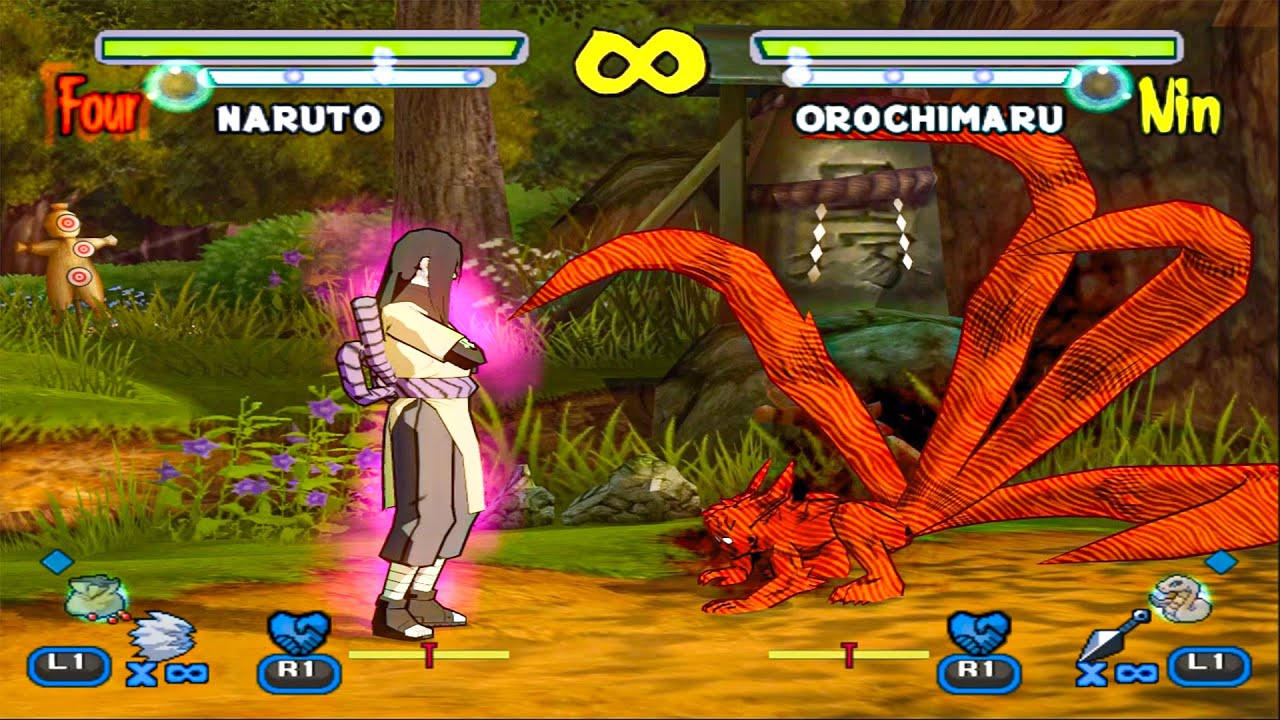
Task: Choose the white snake item icon
Action: point(1177,598)
